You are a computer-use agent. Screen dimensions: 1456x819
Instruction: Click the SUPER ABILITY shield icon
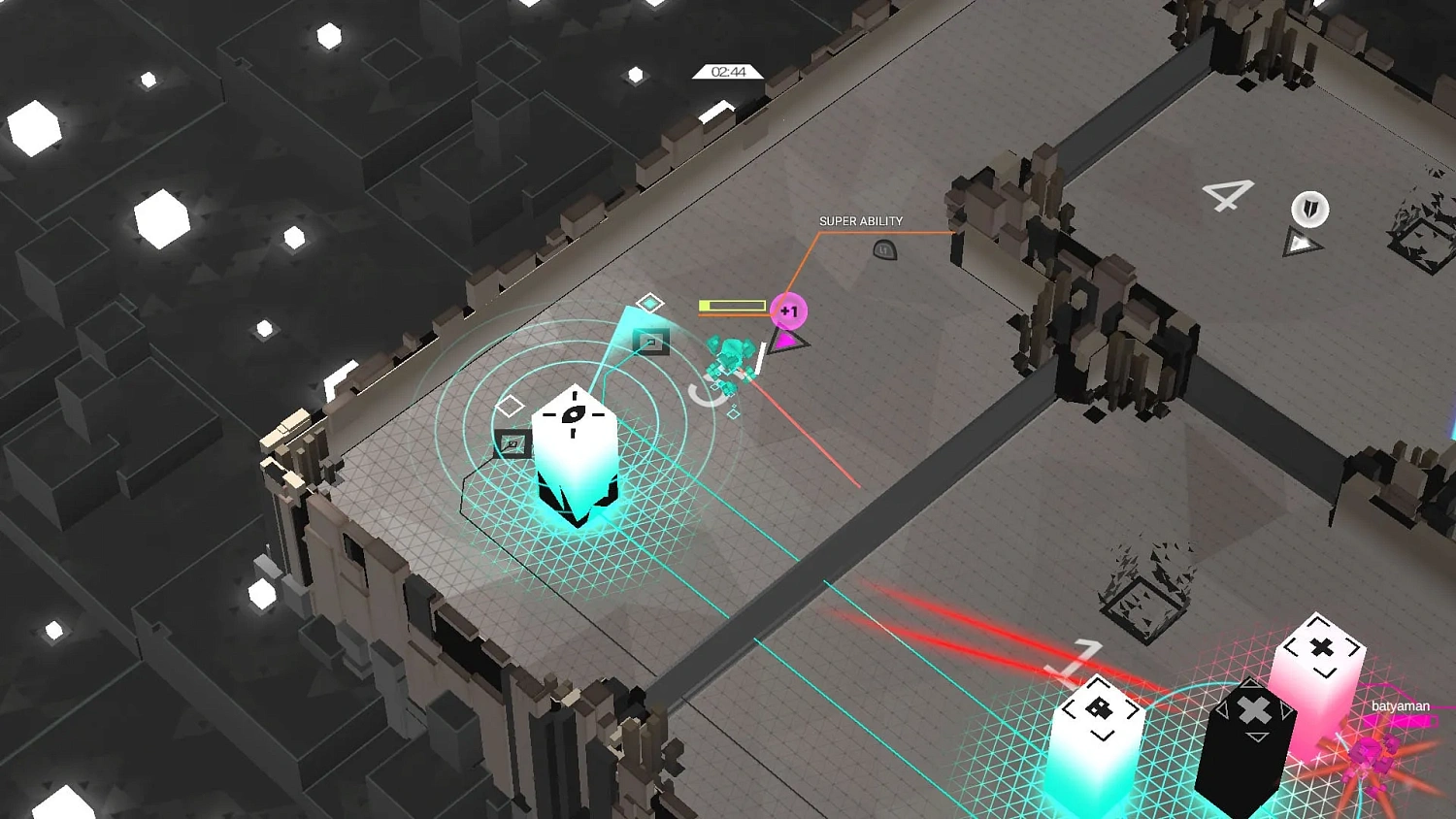(884, 250)
